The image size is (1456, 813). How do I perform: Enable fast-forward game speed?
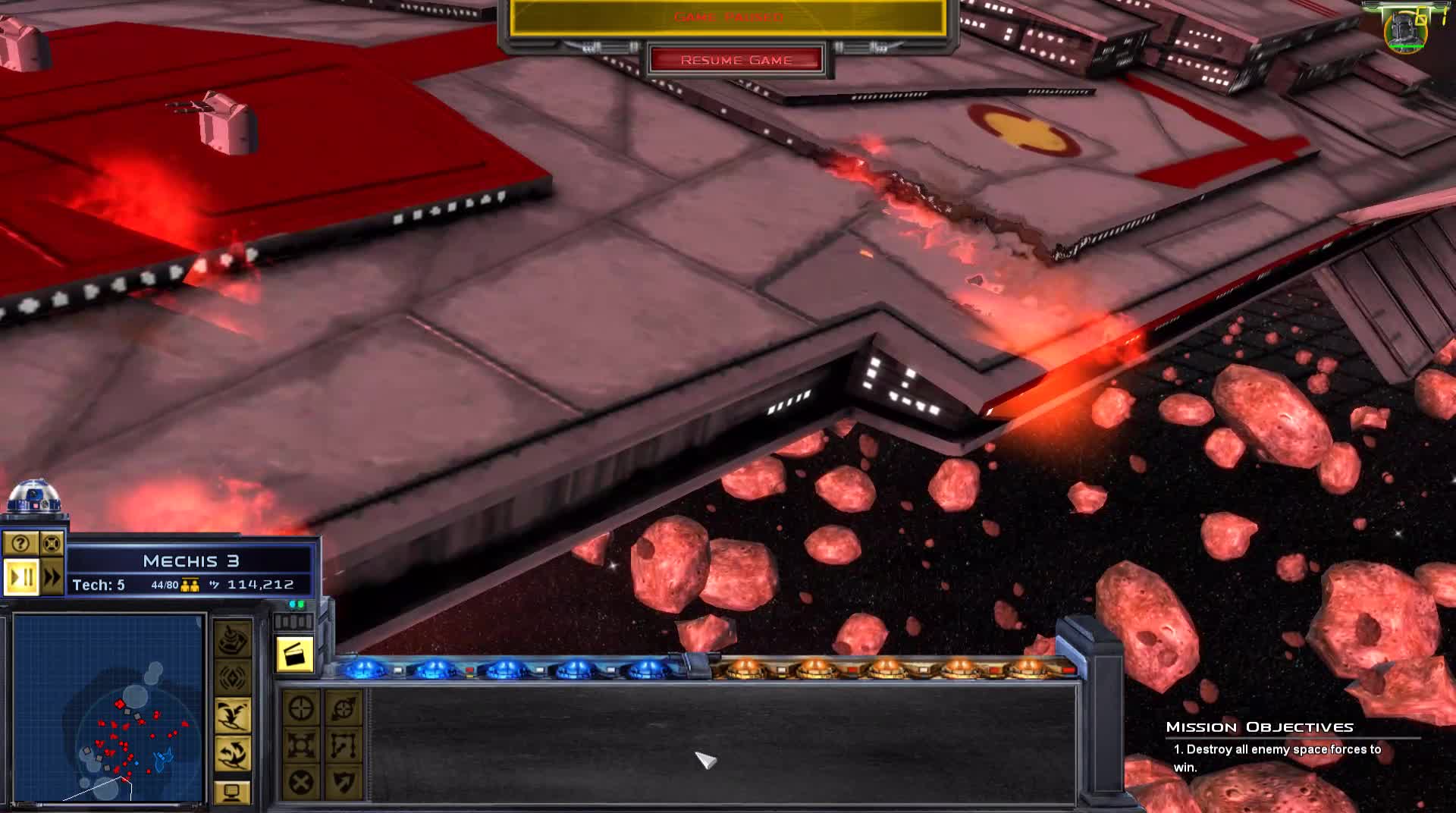53,578
